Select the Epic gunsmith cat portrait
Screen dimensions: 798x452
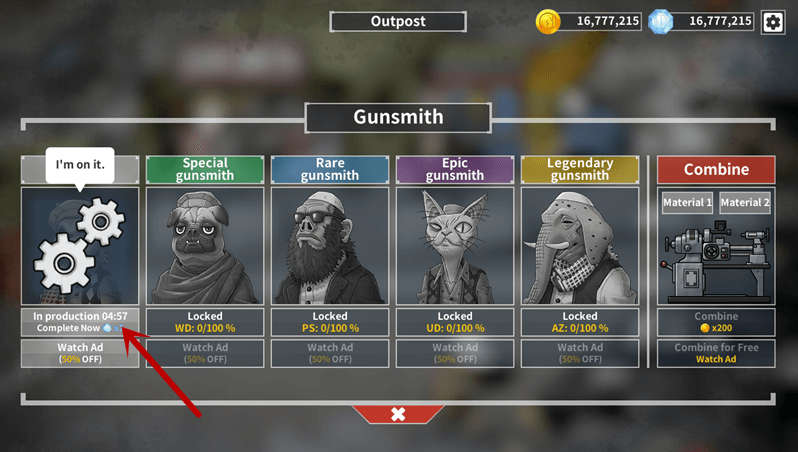click(455, 246)
